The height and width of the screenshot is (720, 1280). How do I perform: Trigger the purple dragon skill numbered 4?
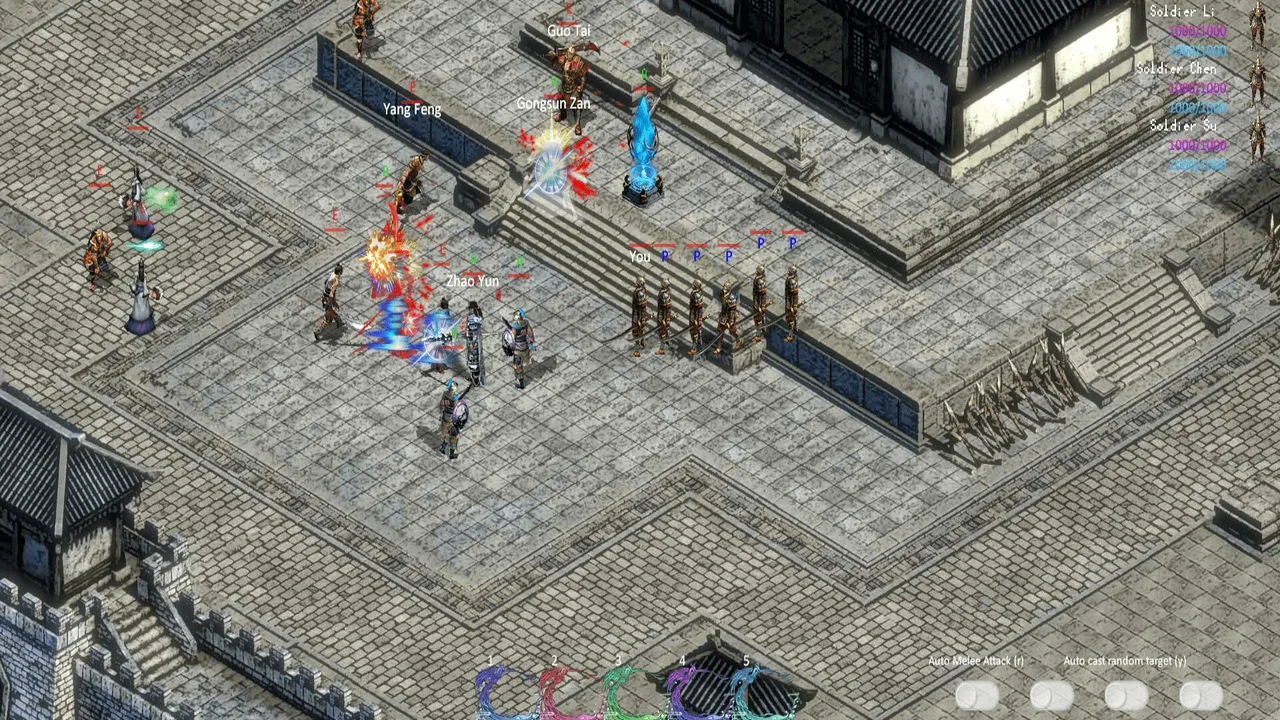tap(693, 690)
